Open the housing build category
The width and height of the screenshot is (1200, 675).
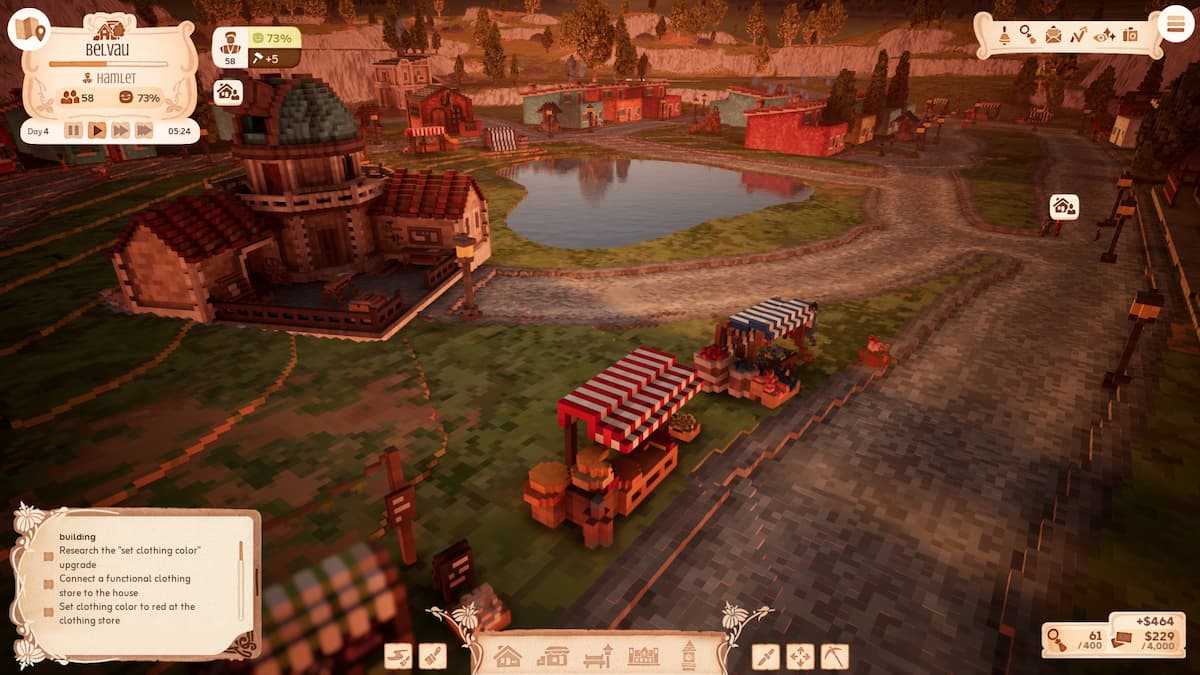(508, 657)
